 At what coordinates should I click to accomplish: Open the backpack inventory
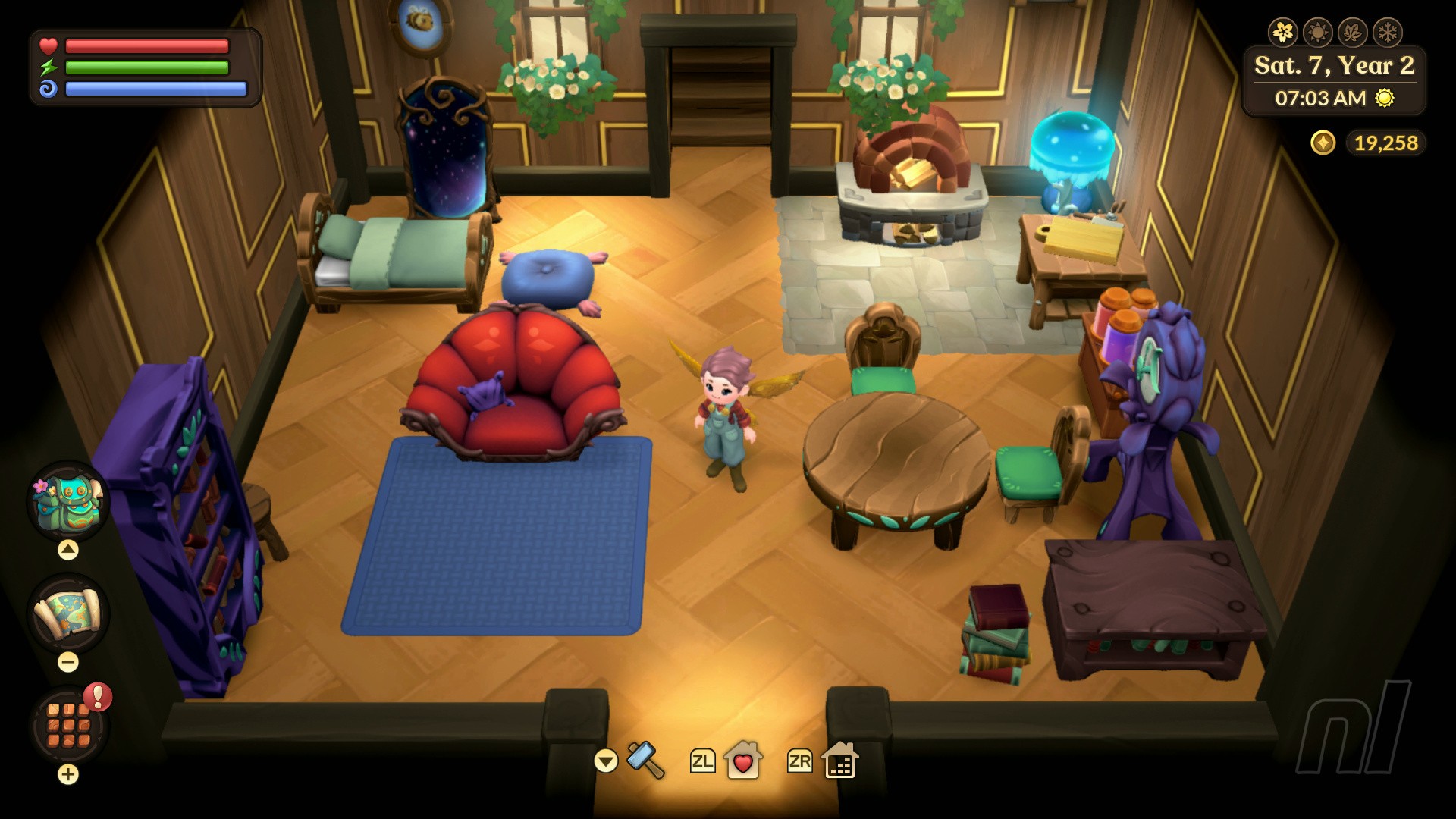tap(67, 500)
